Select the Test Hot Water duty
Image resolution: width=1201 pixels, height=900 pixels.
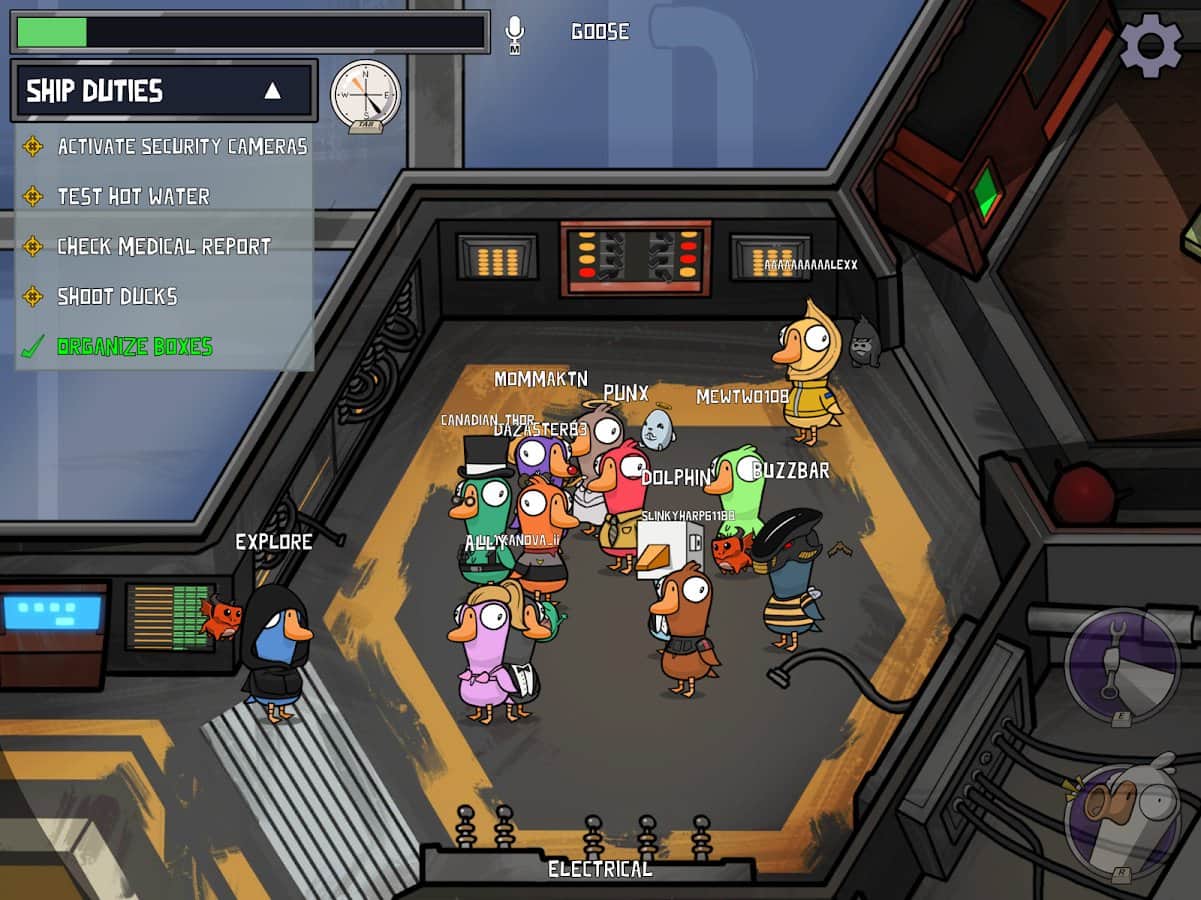click(x=133, y=197)
